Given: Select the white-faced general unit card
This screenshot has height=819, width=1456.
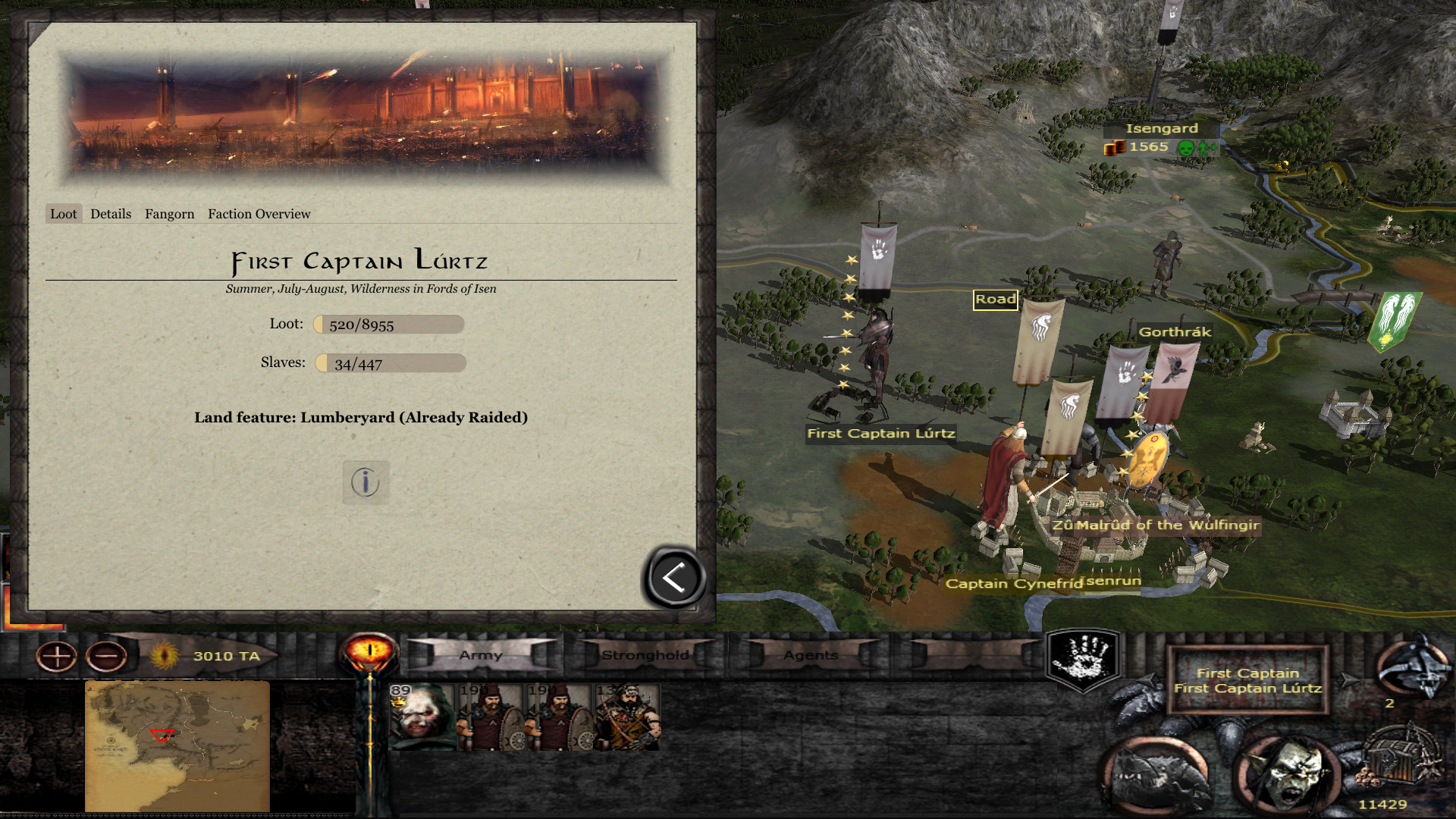Looking at the screenshot, I should click(x=422, y=717).
